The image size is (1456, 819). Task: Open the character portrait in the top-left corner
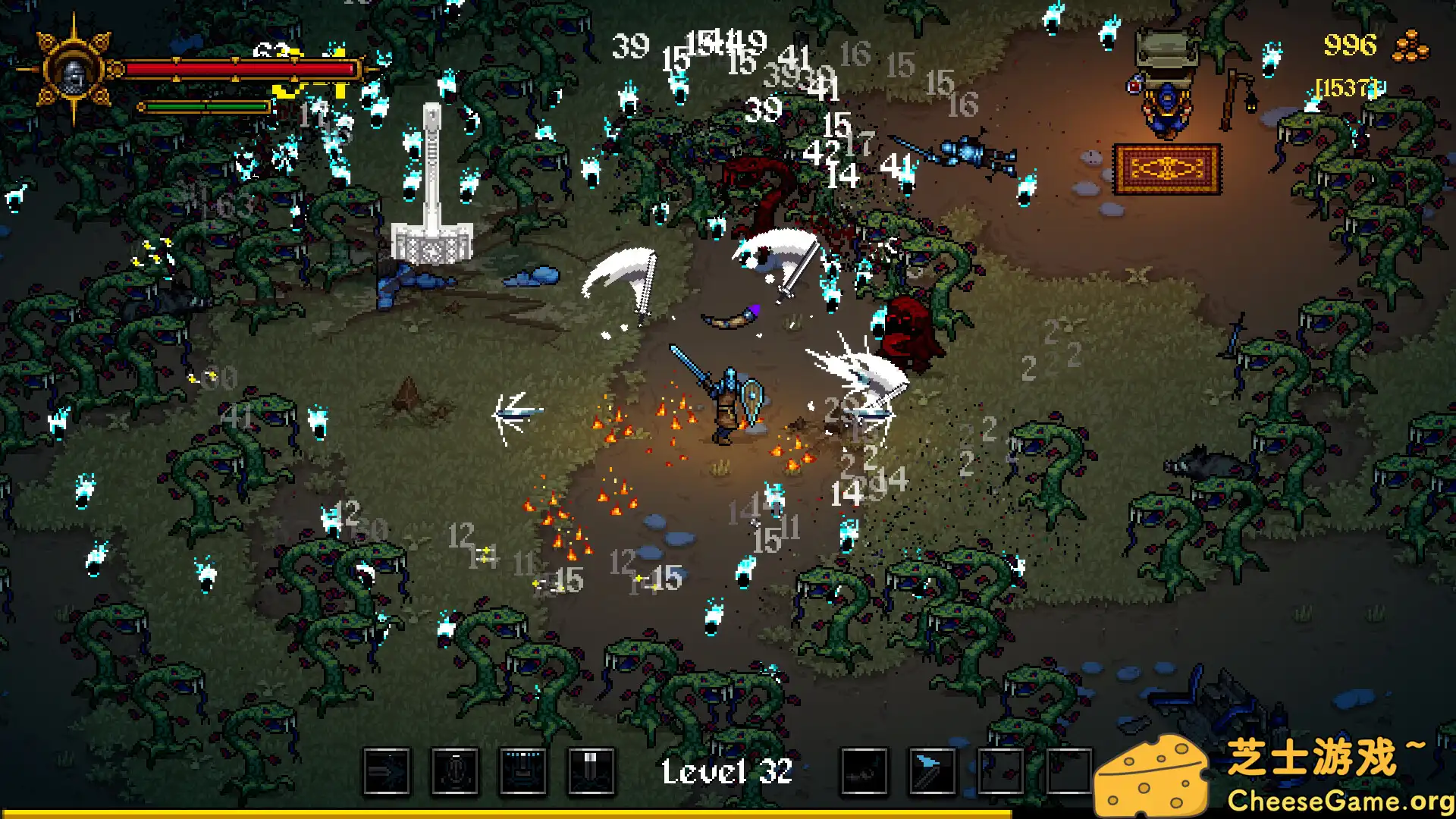[74, 74]
